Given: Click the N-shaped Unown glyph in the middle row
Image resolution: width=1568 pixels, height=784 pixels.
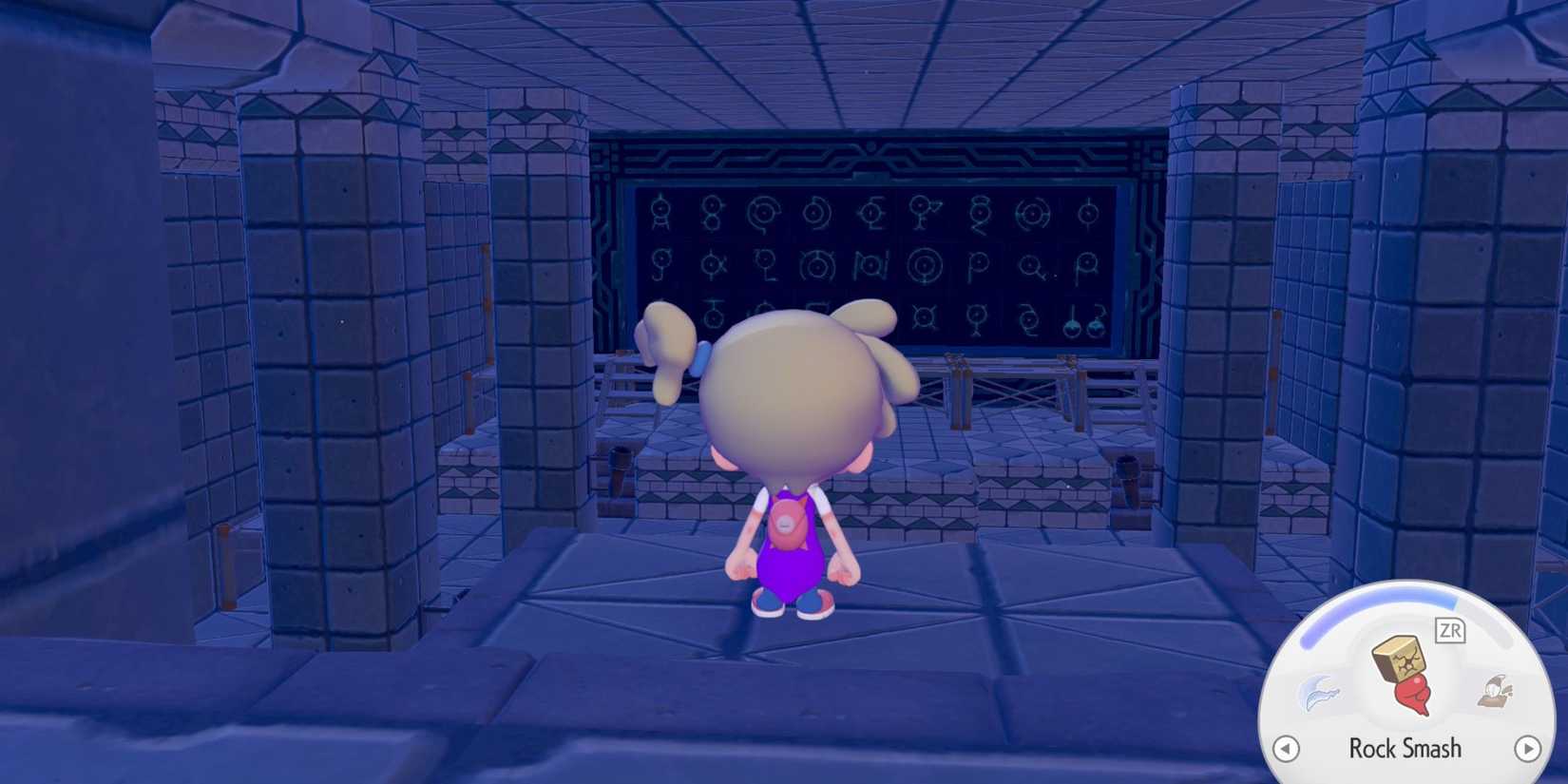Looking at the screenshot, I should [870, 265].
